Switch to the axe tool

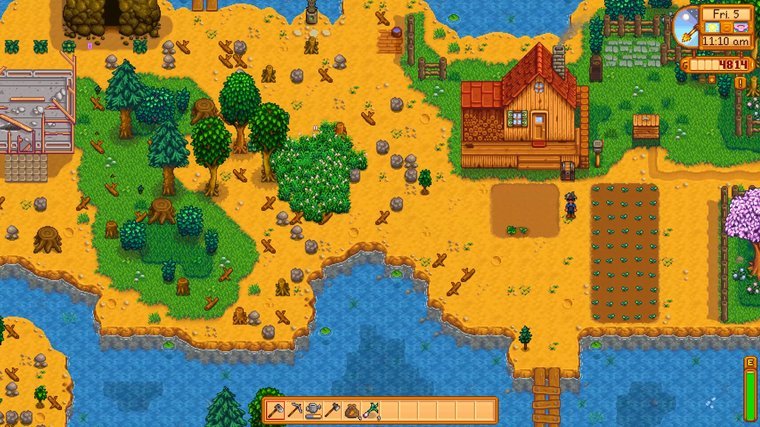coord(332,410)
